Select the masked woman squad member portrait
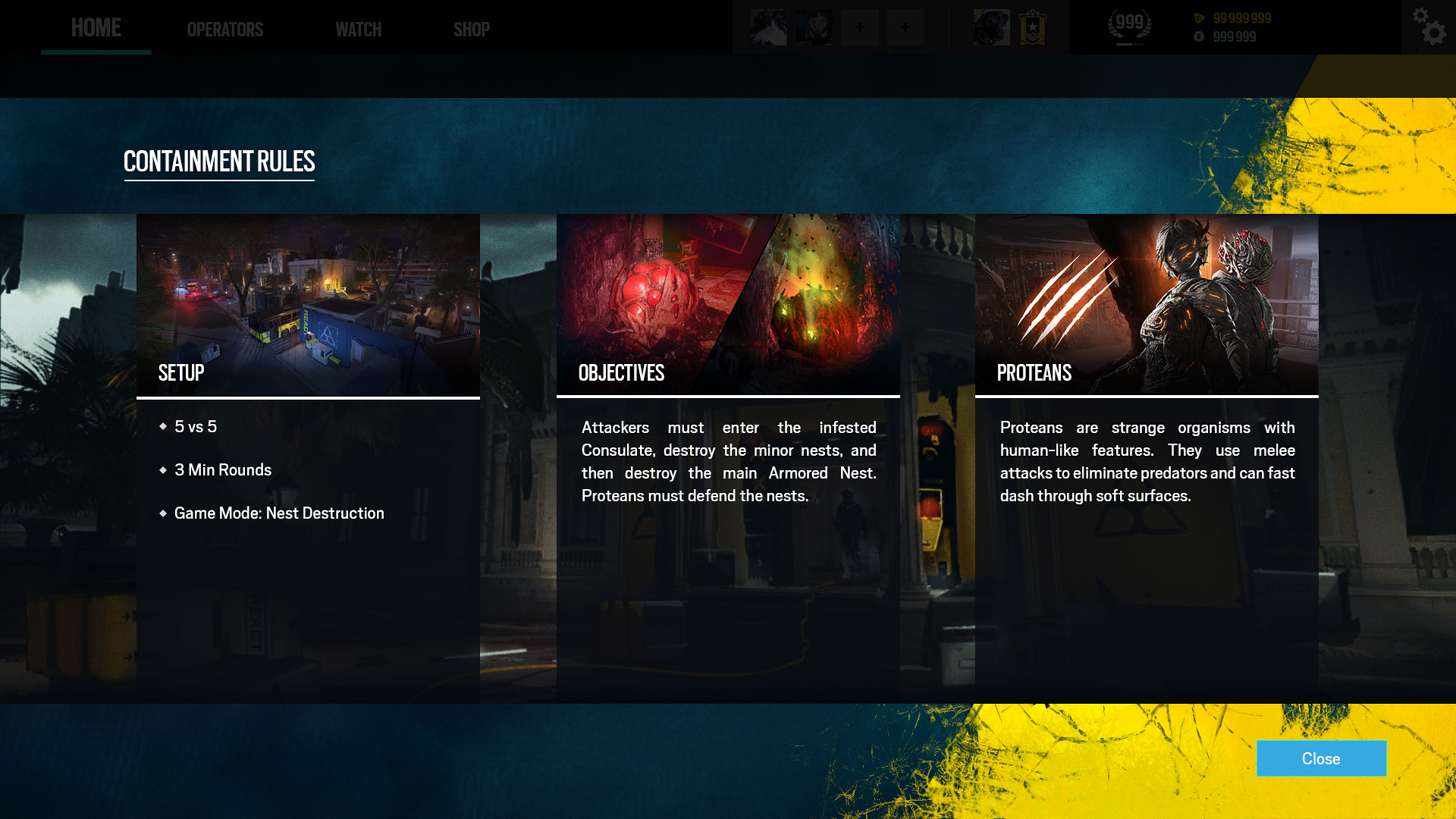This screenshot has height=819, width=1456. [x=814, y=28]
